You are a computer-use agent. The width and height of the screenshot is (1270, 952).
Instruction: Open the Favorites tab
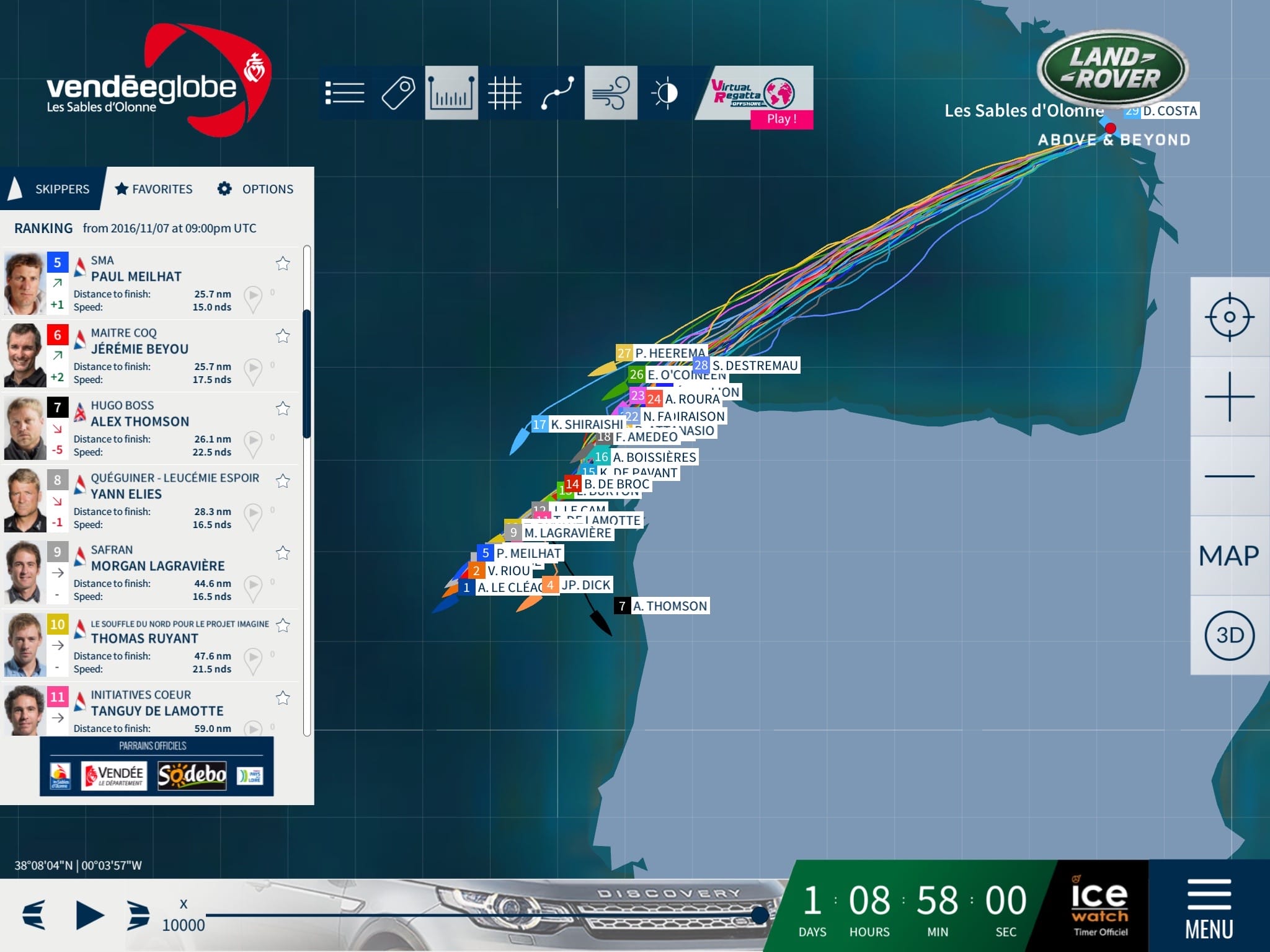pos(154,189)
